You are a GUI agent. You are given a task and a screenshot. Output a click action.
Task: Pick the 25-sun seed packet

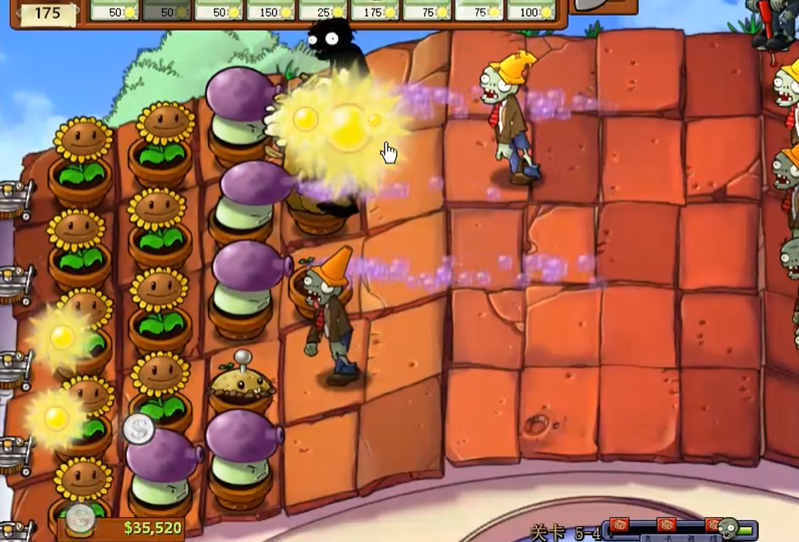tap(323, 10)
